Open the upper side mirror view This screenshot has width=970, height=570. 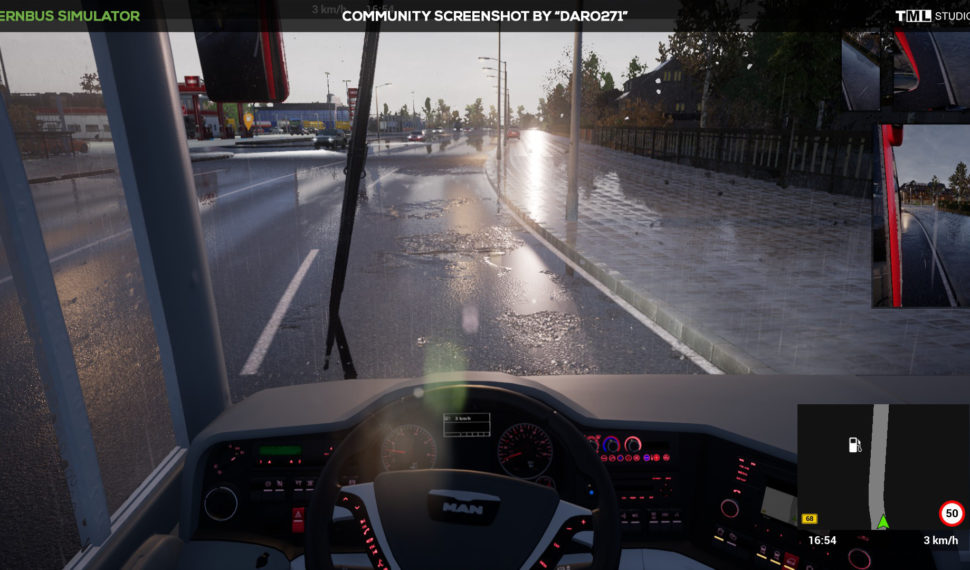tap(904, 68)
